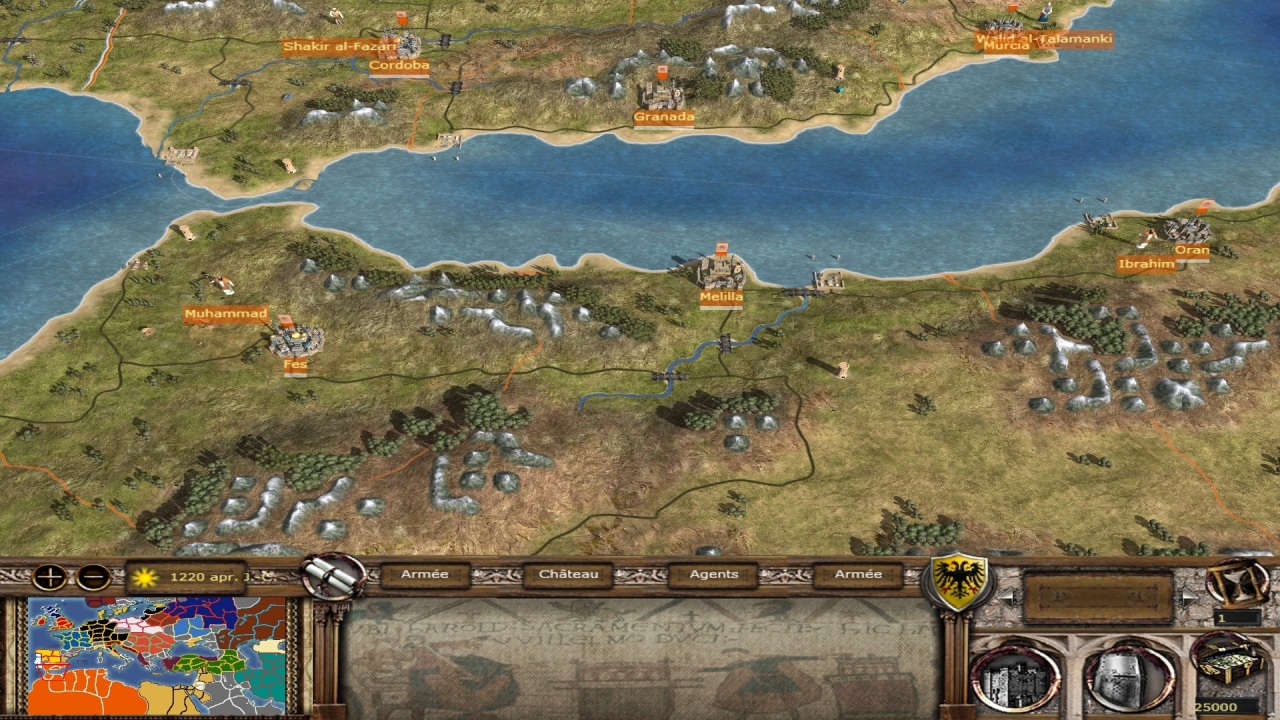Viewport: 1280px width, 720px height.
Task: Click the campaign minimap of Europe
Action: click(157, 655)
